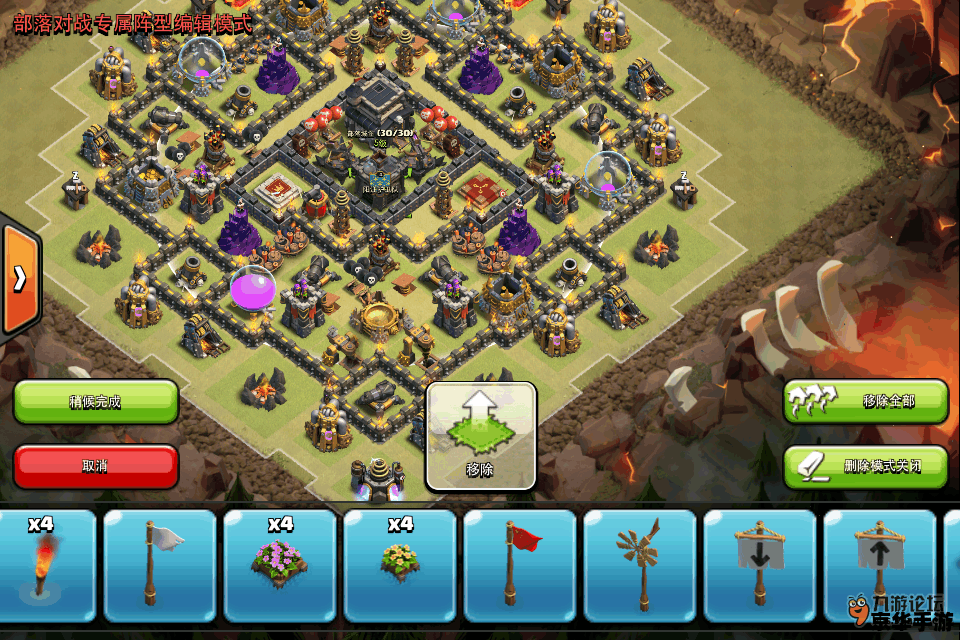Toggle the 删除模式关闭 eraser mode button

(x=865, y=466)
